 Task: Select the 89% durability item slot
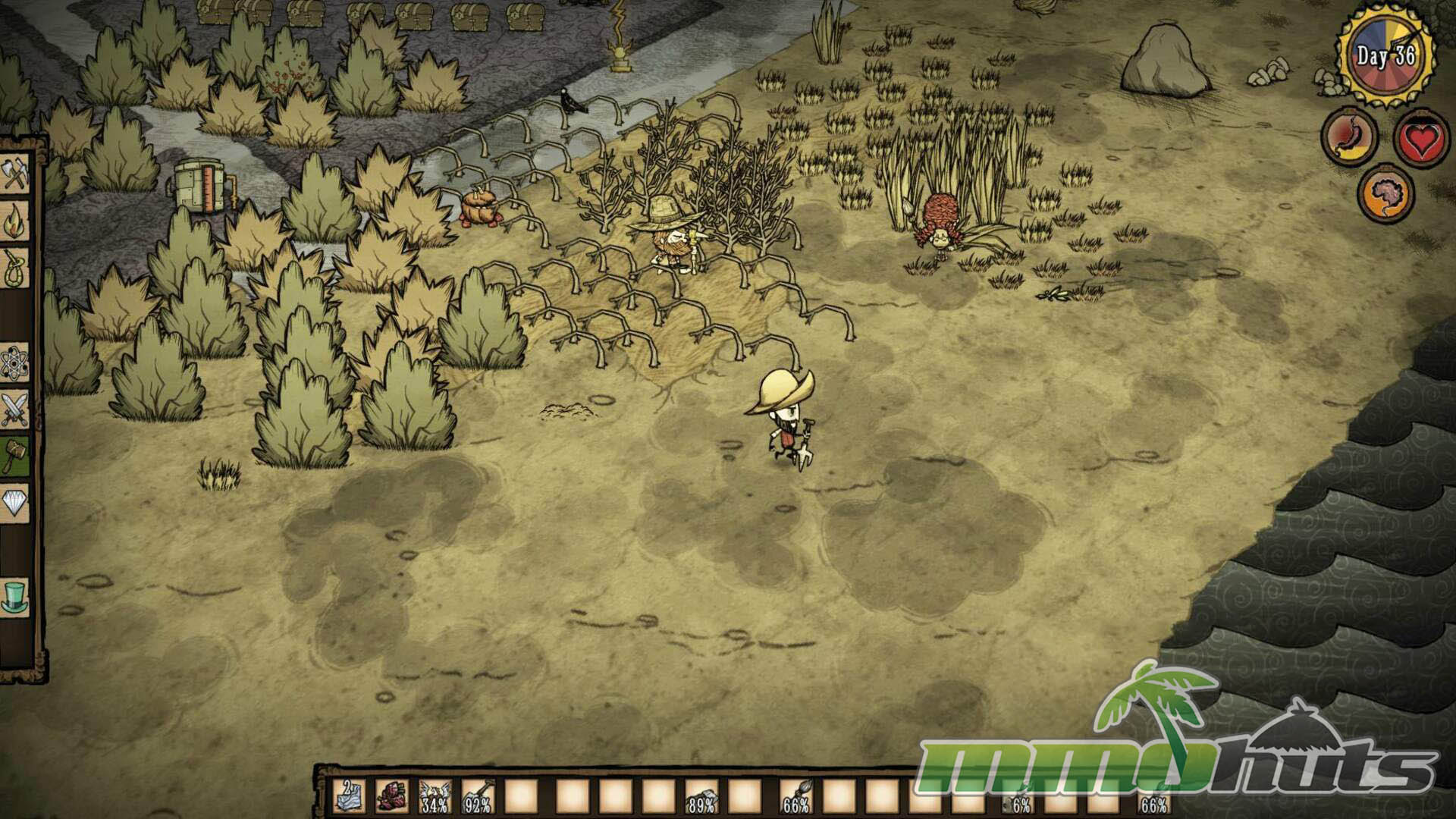[701, 796]
